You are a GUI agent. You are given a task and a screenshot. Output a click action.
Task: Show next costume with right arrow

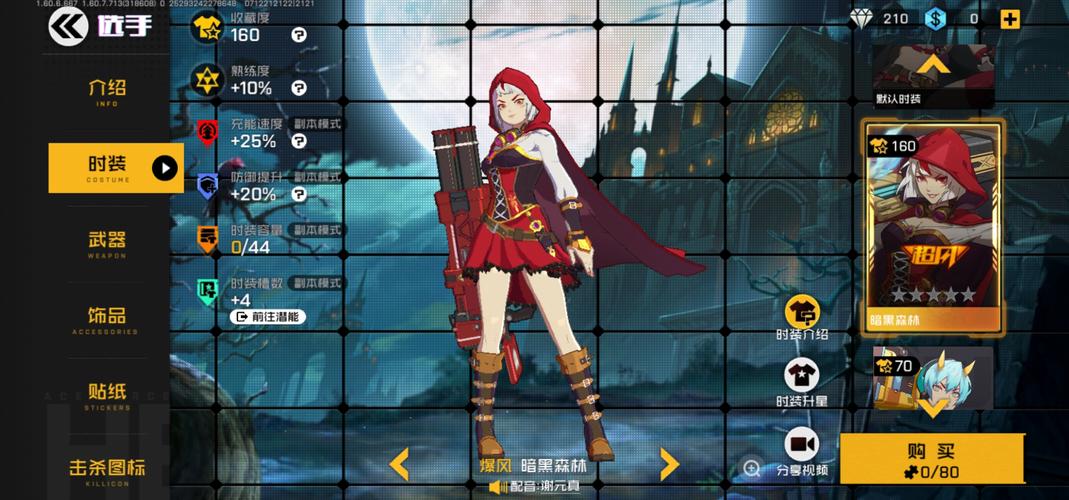(x=669, y=463)
